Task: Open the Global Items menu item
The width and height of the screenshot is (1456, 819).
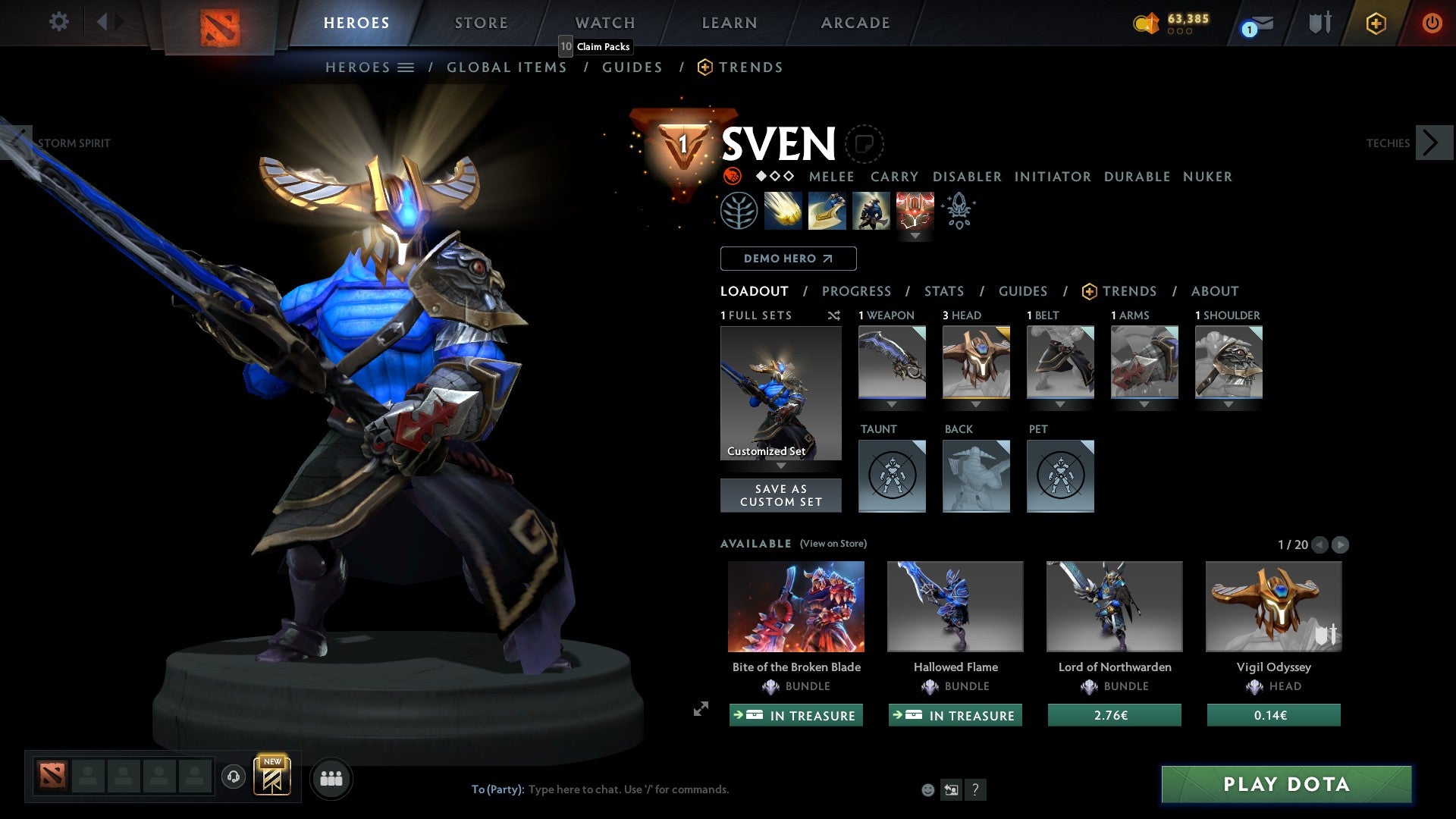Action: tap(507, 67)
